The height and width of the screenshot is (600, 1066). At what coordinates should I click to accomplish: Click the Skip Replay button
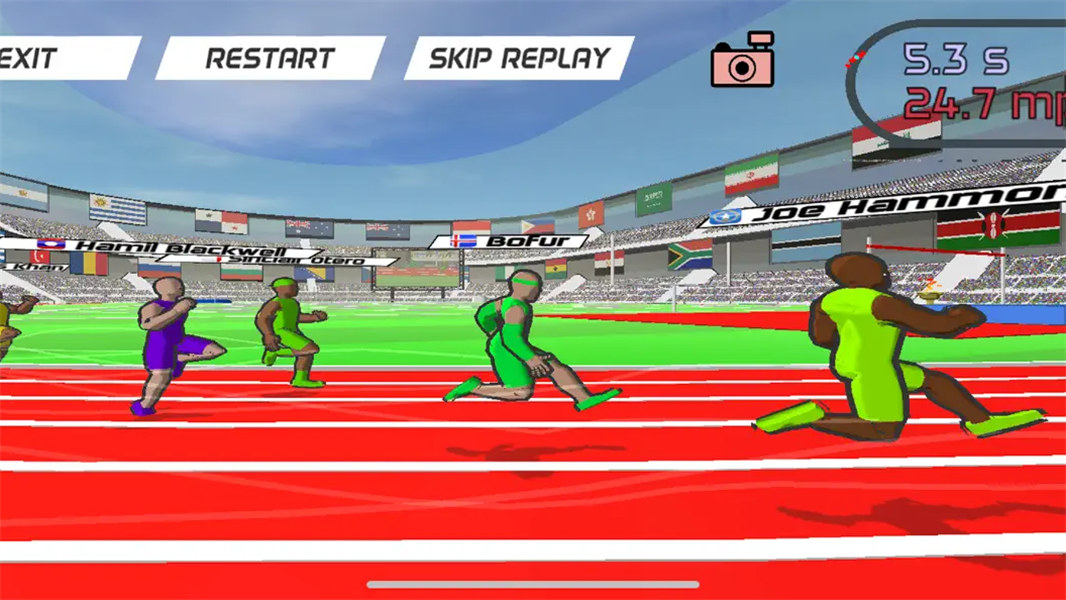[519, 58]
